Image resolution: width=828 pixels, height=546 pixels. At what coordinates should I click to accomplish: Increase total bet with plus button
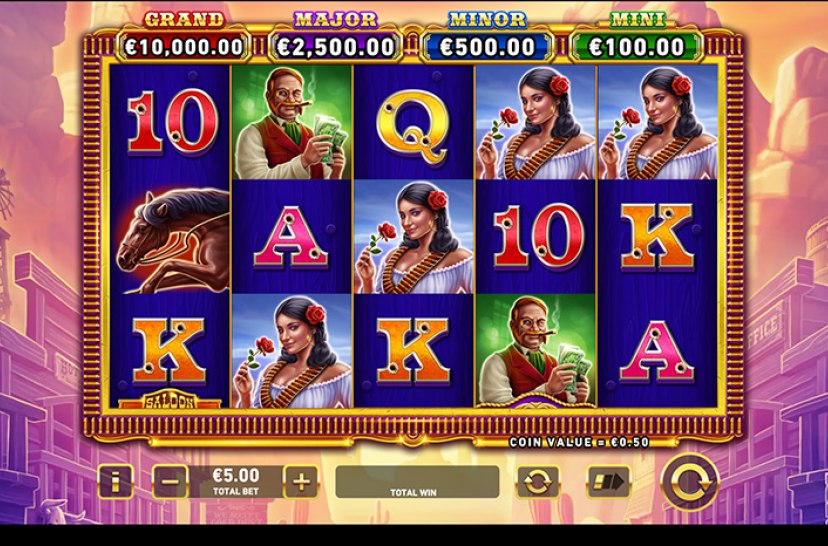pyautogui.click(x=300, y=482)
